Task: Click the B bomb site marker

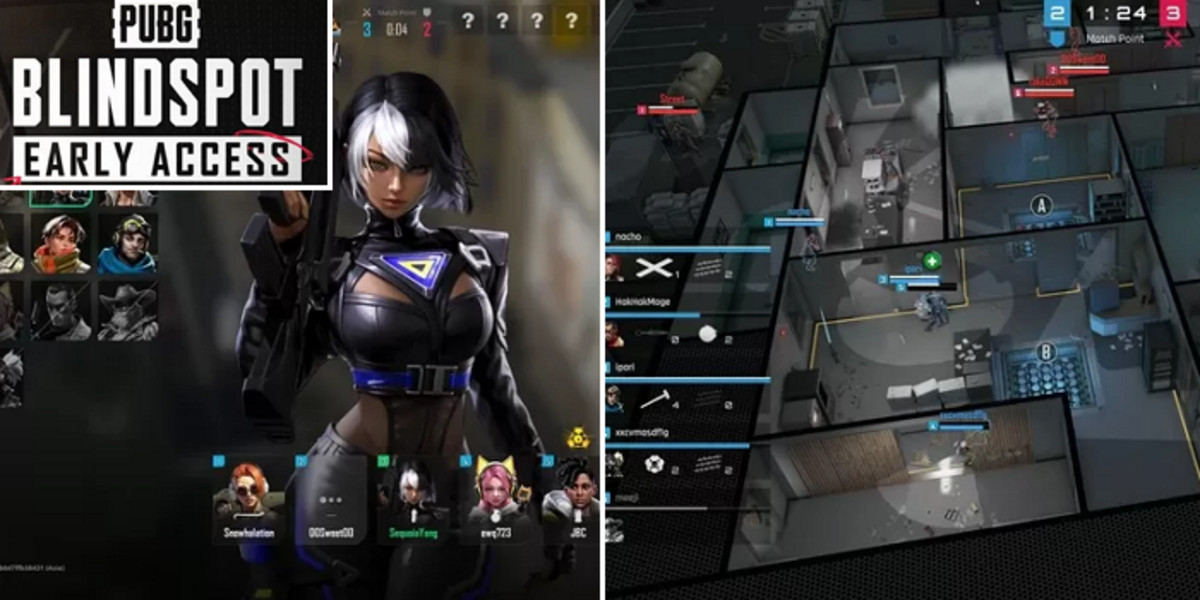Action: point(1047,351)
